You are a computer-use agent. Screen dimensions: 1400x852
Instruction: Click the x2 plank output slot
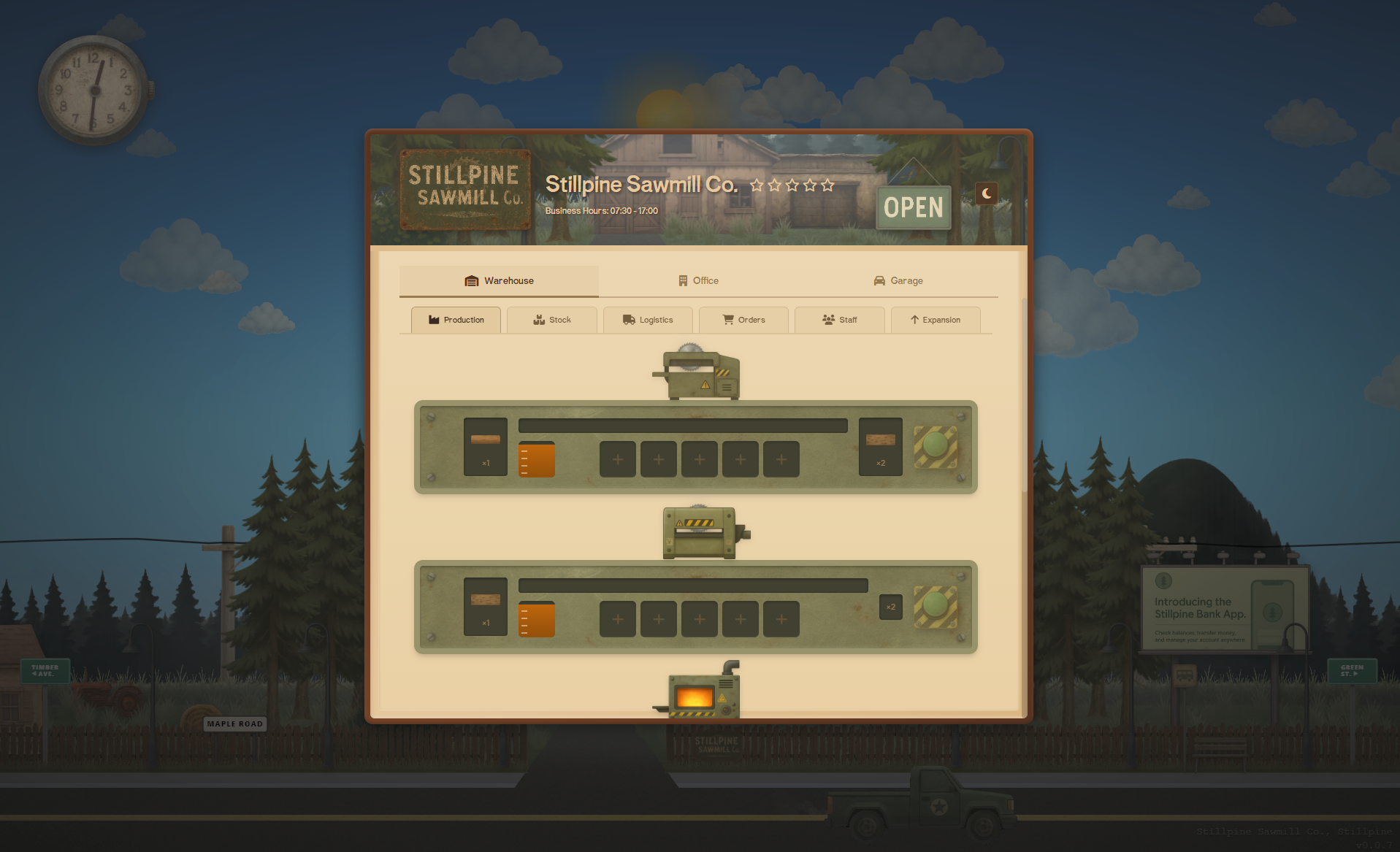(880, 447)
